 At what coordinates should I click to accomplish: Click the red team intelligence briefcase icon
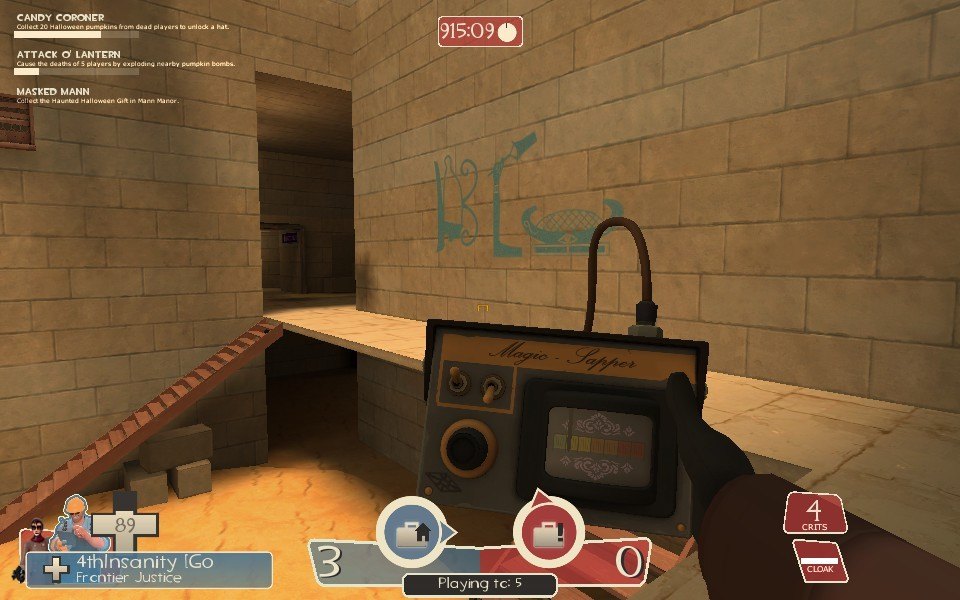(547, 534)
